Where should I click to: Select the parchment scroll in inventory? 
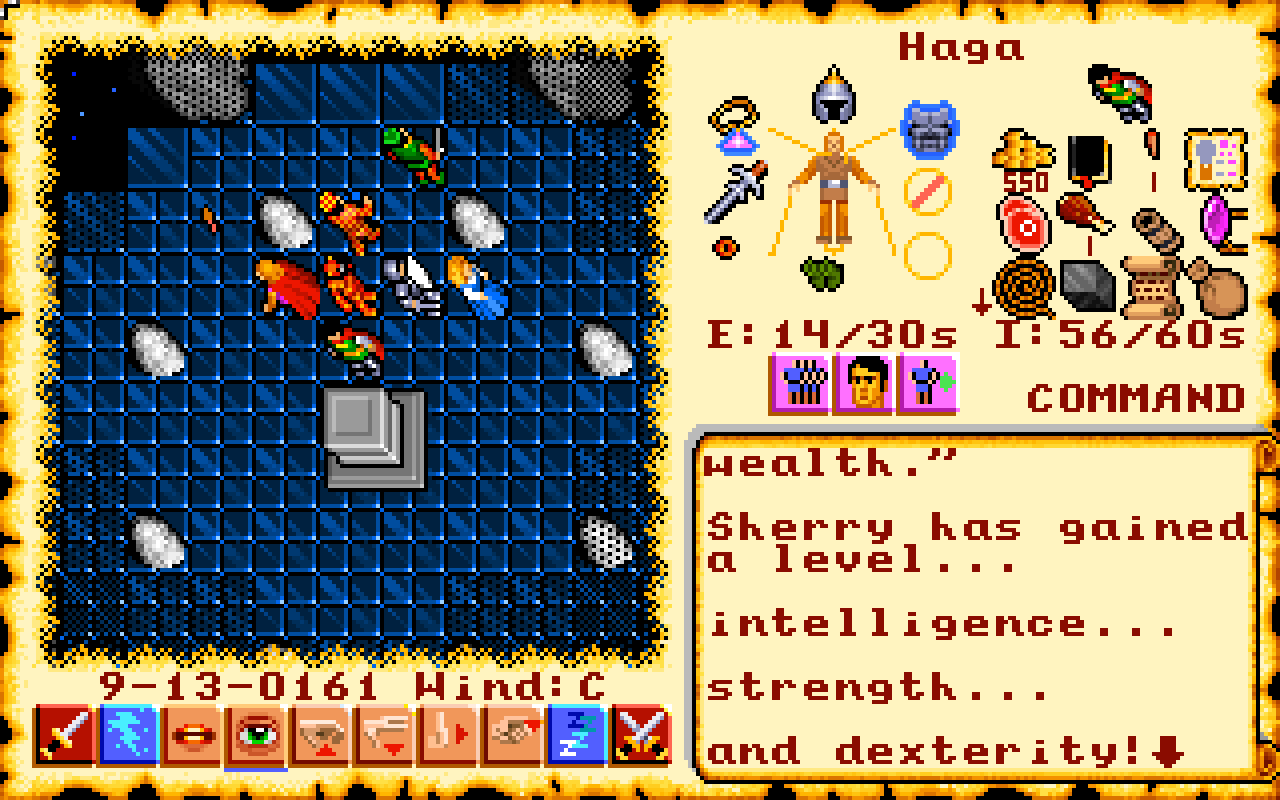[1153, 287]
